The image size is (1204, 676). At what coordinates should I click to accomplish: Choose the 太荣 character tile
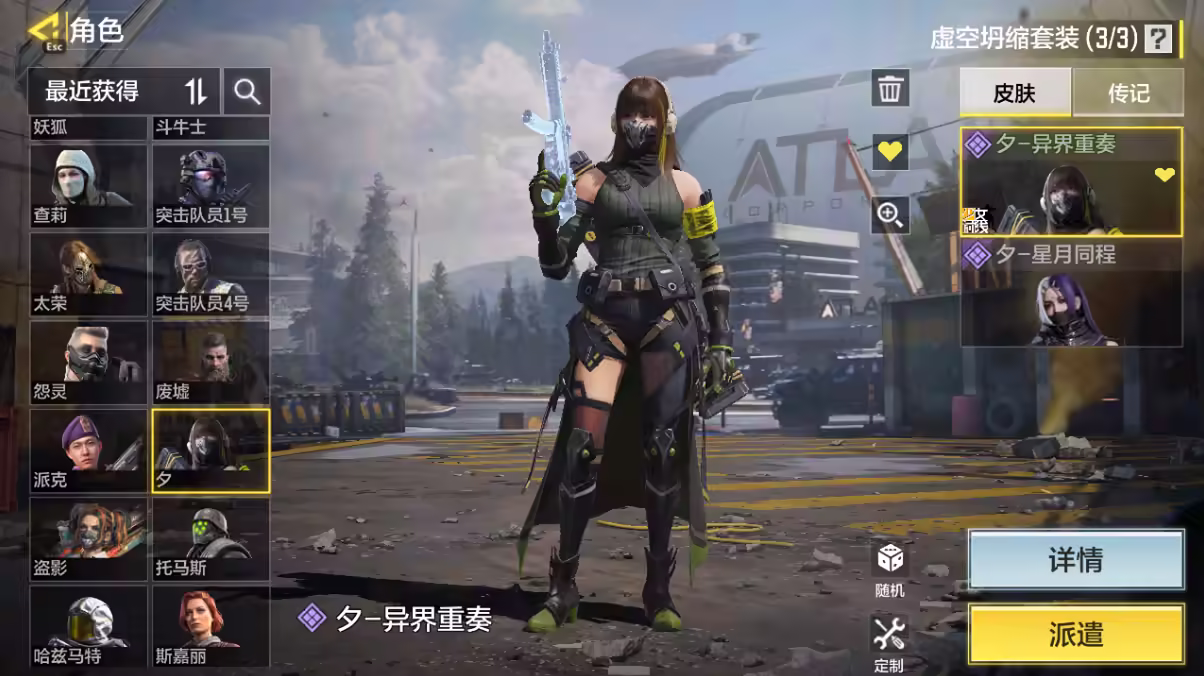point(89,274)
